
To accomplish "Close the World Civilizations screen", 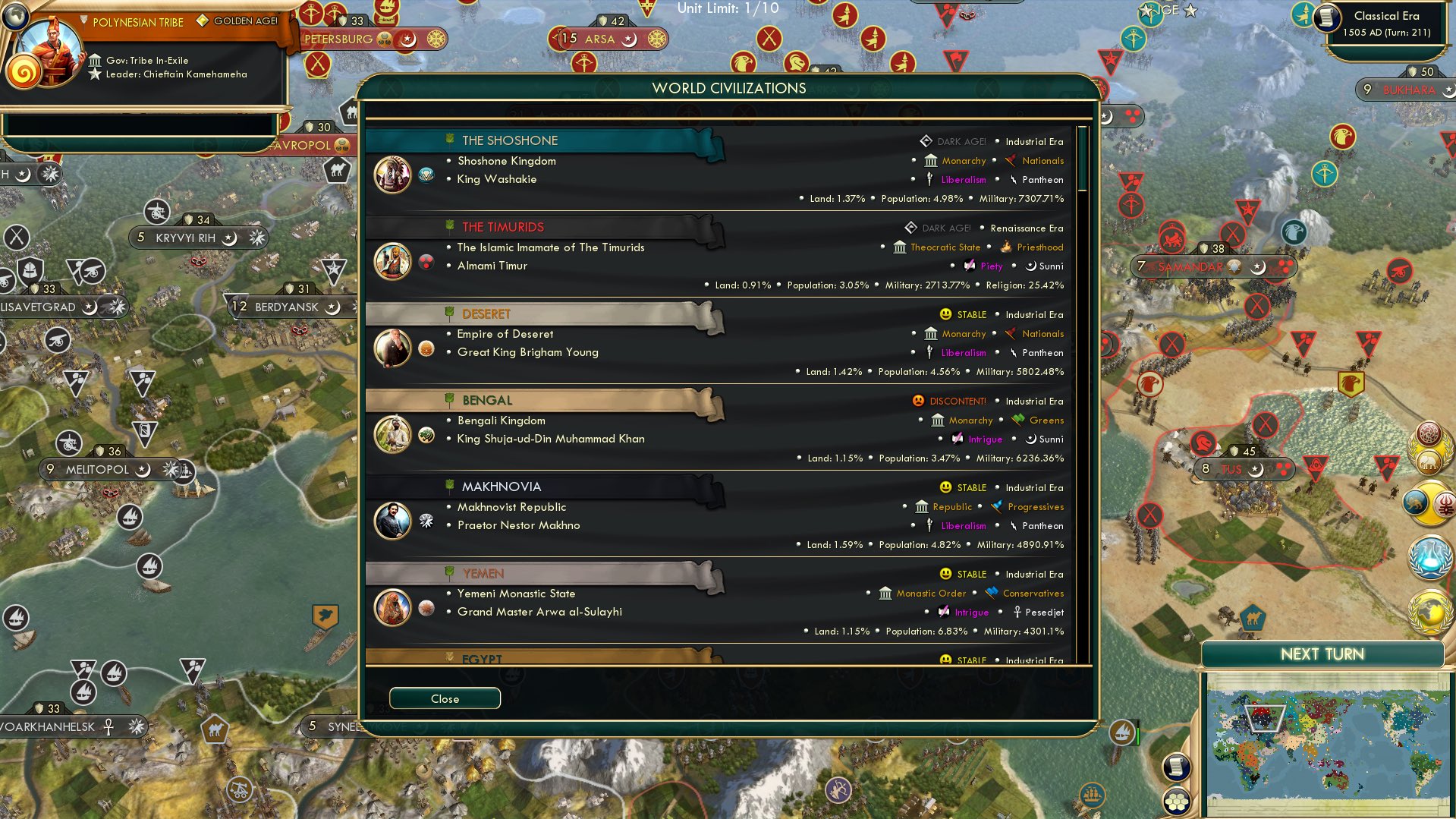I will [x=445, y=698].
